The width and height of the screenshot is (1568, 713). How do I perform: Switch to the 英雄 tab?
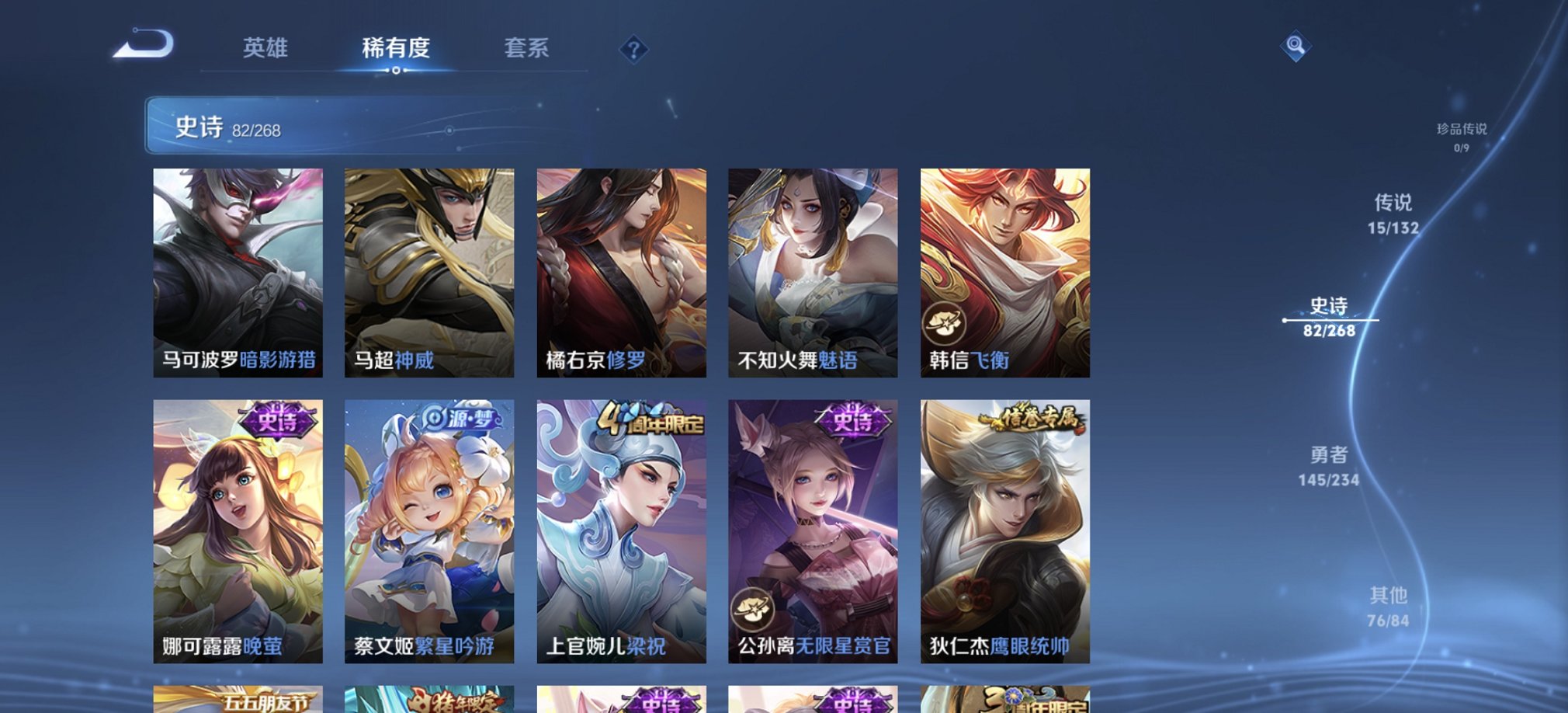pos(267,48)
